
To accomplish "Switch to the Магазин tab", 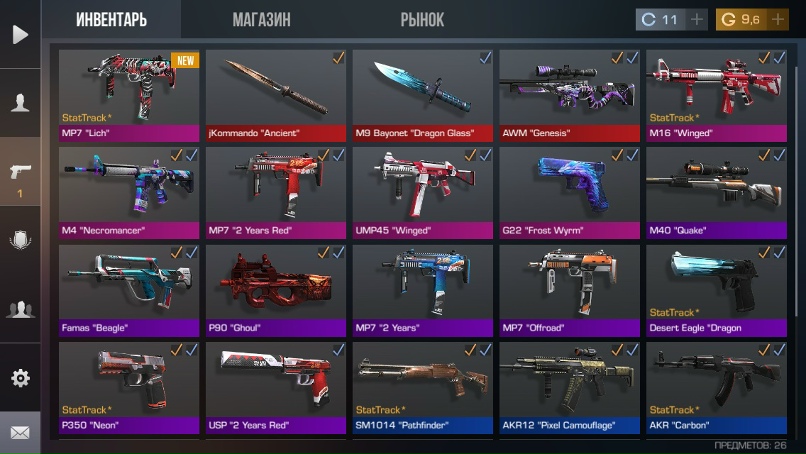I will (261, 20).
